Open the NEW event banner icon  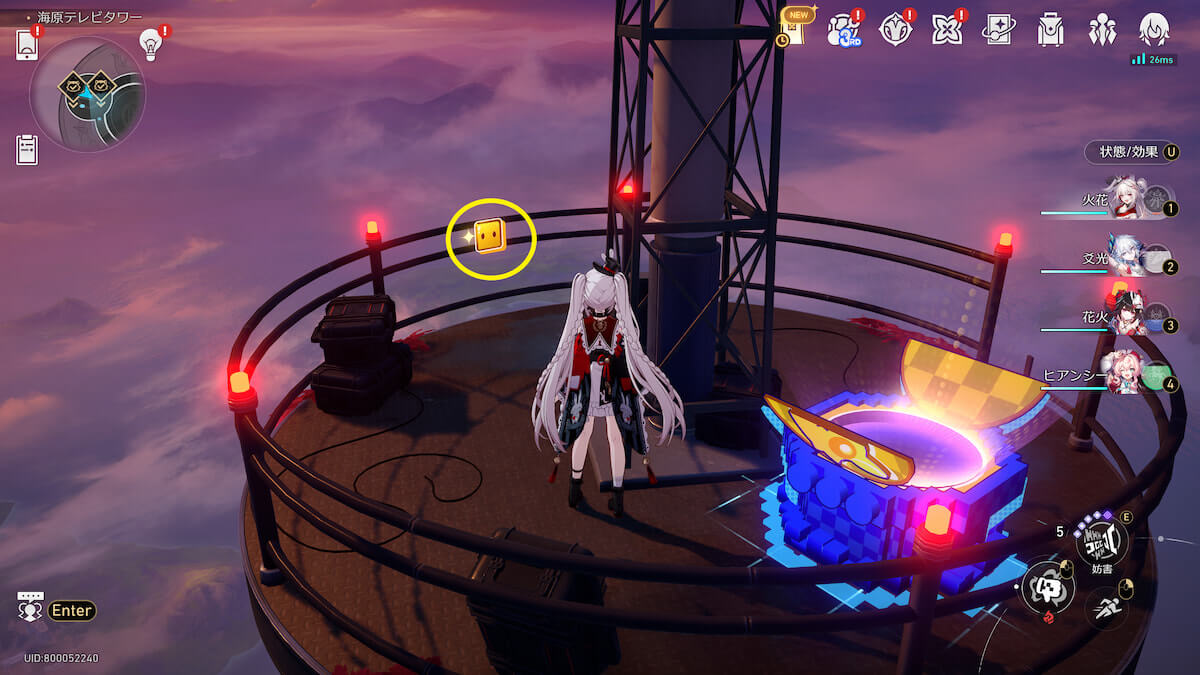click(793, 28)
